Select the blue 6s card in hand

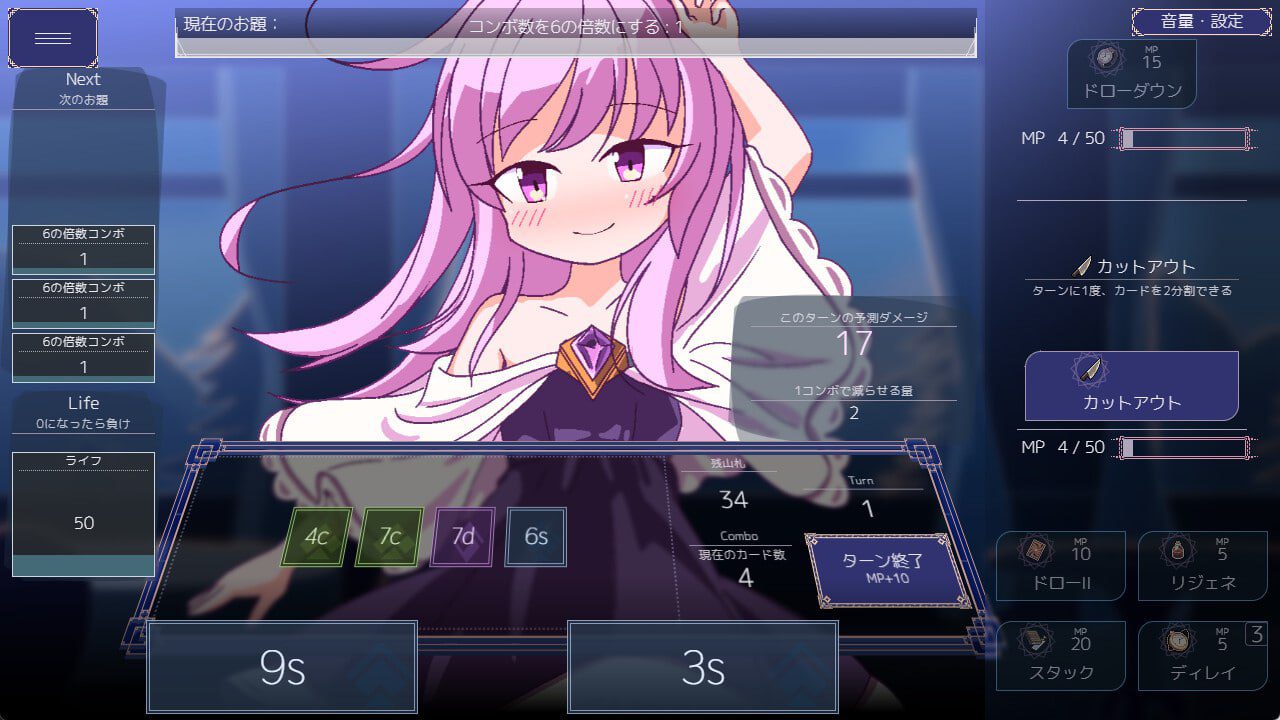click(x=536, y=536)
